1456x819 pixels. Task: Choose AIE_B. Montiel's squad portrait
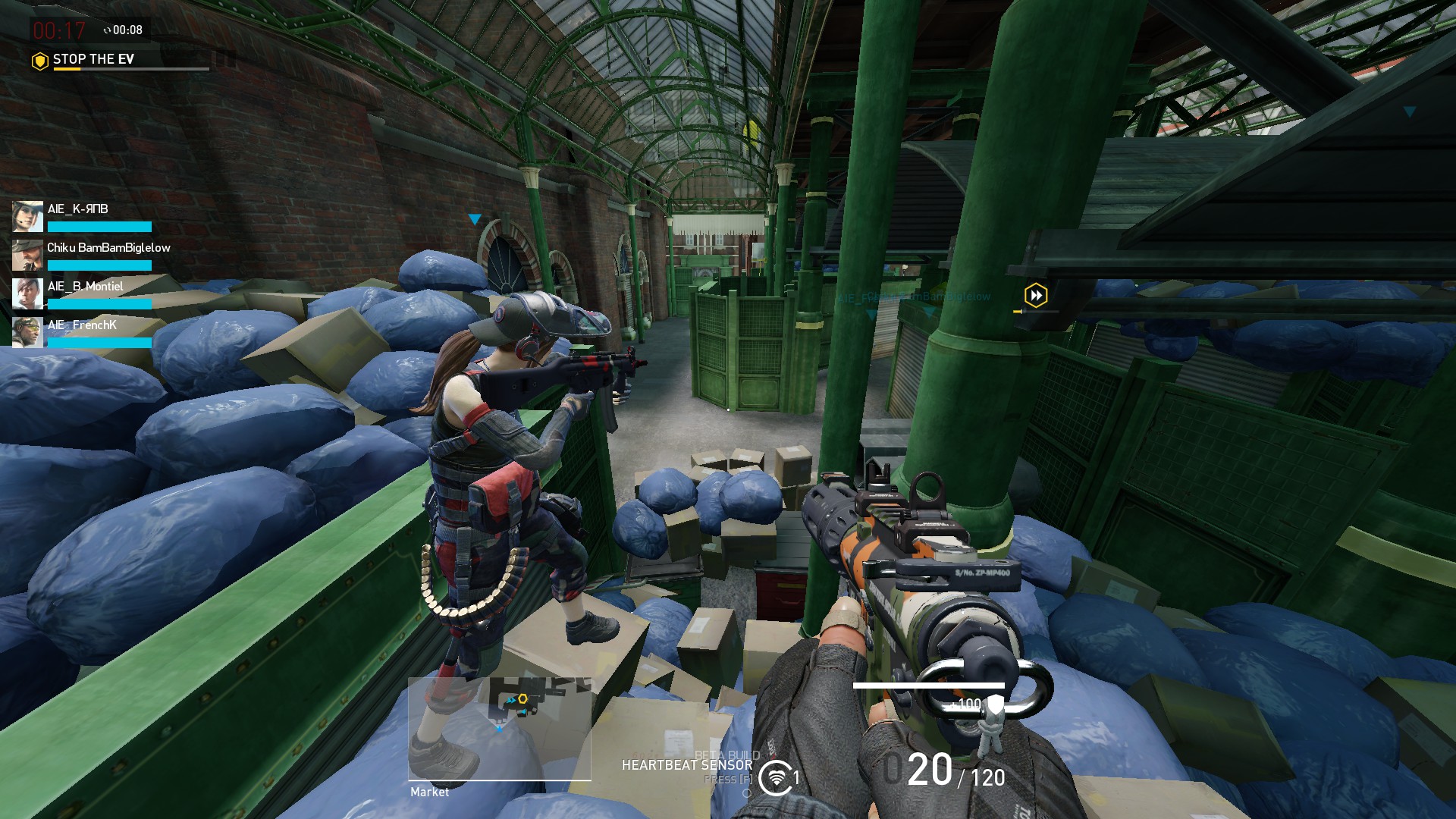(27, 293)
